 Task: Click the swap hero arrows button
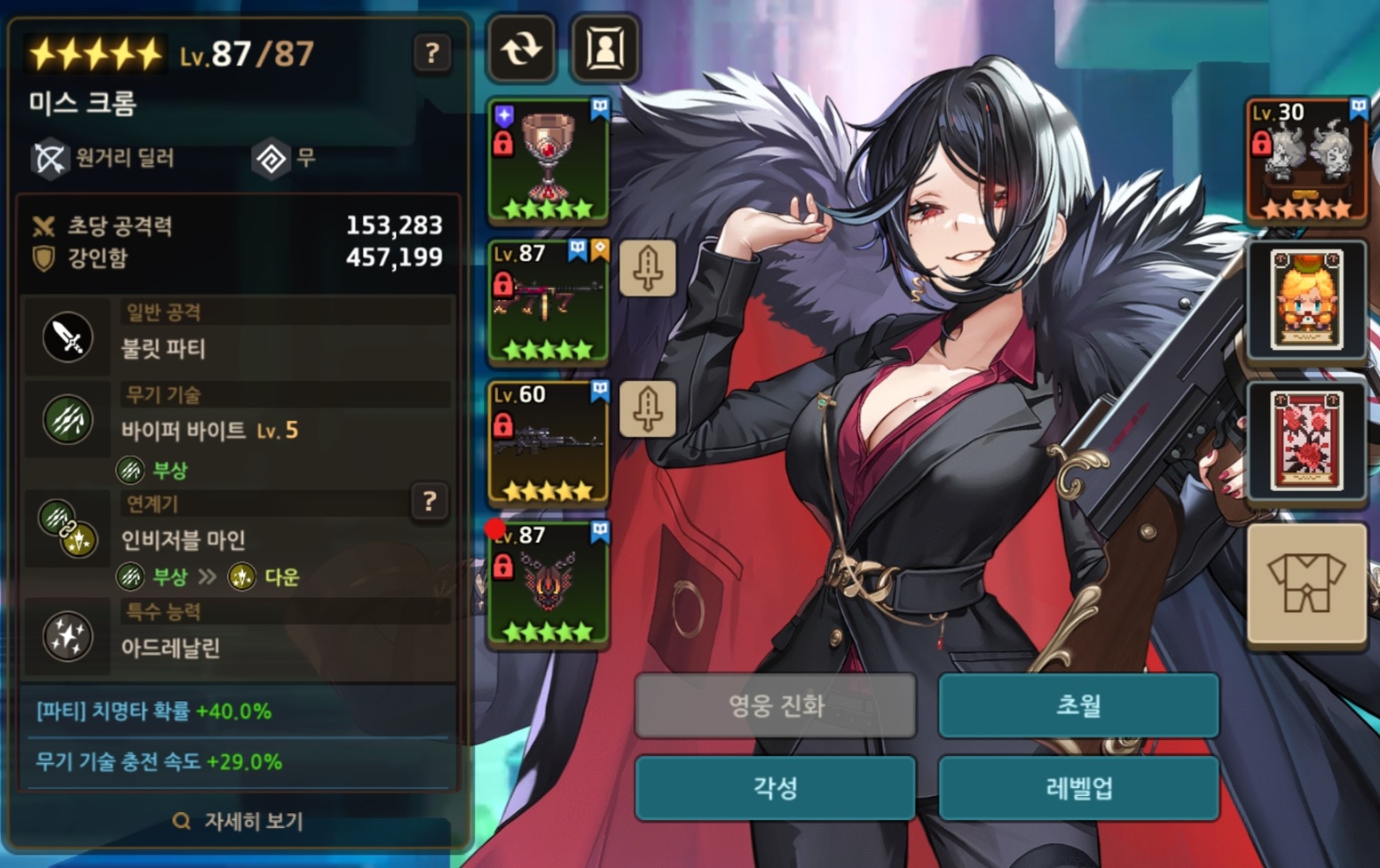(522, 49)
